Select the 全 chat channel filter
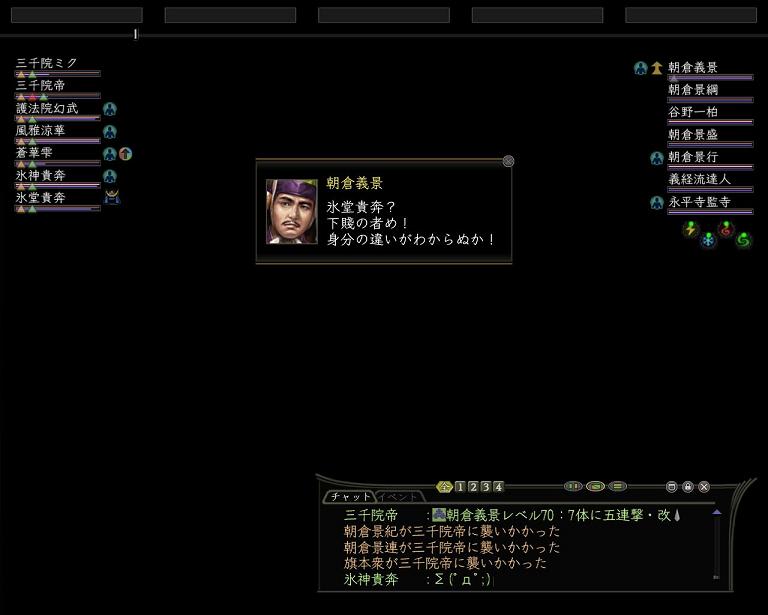The image size is (768, 615). [445, 487]
